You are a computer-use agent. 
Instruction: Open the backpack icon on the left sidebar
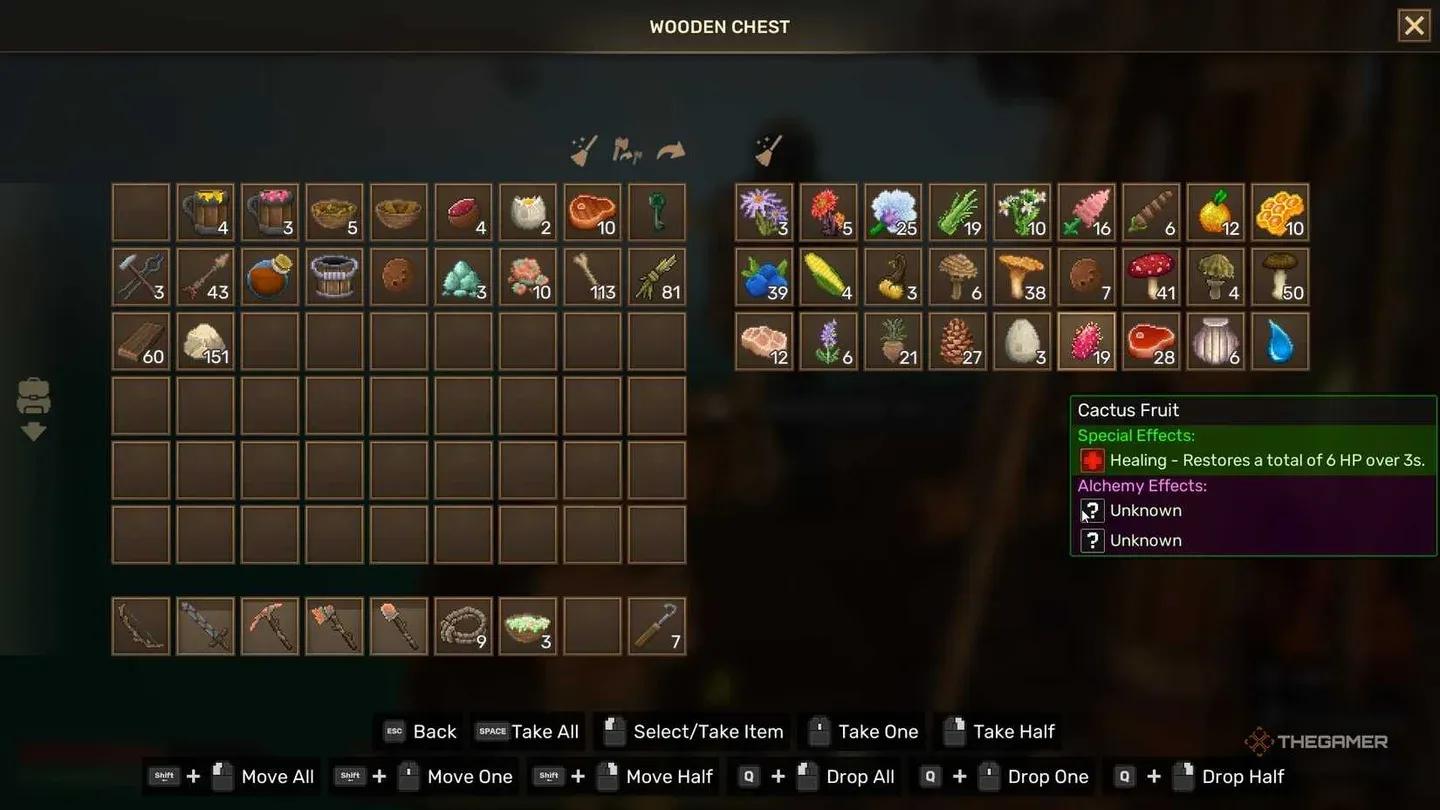click(x=35, y=397)
